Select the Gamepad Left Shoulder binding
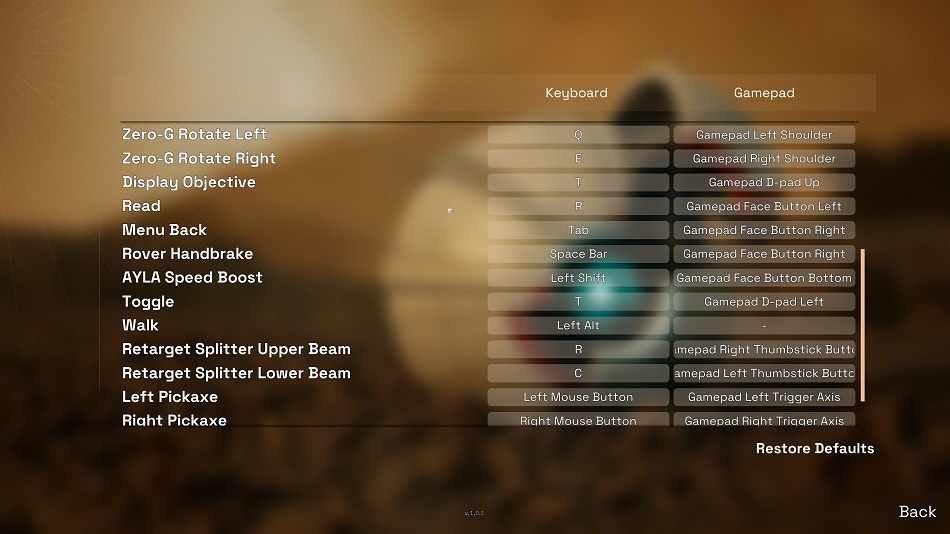Viewport: 950px width, 534px height. tap(764, 135)
